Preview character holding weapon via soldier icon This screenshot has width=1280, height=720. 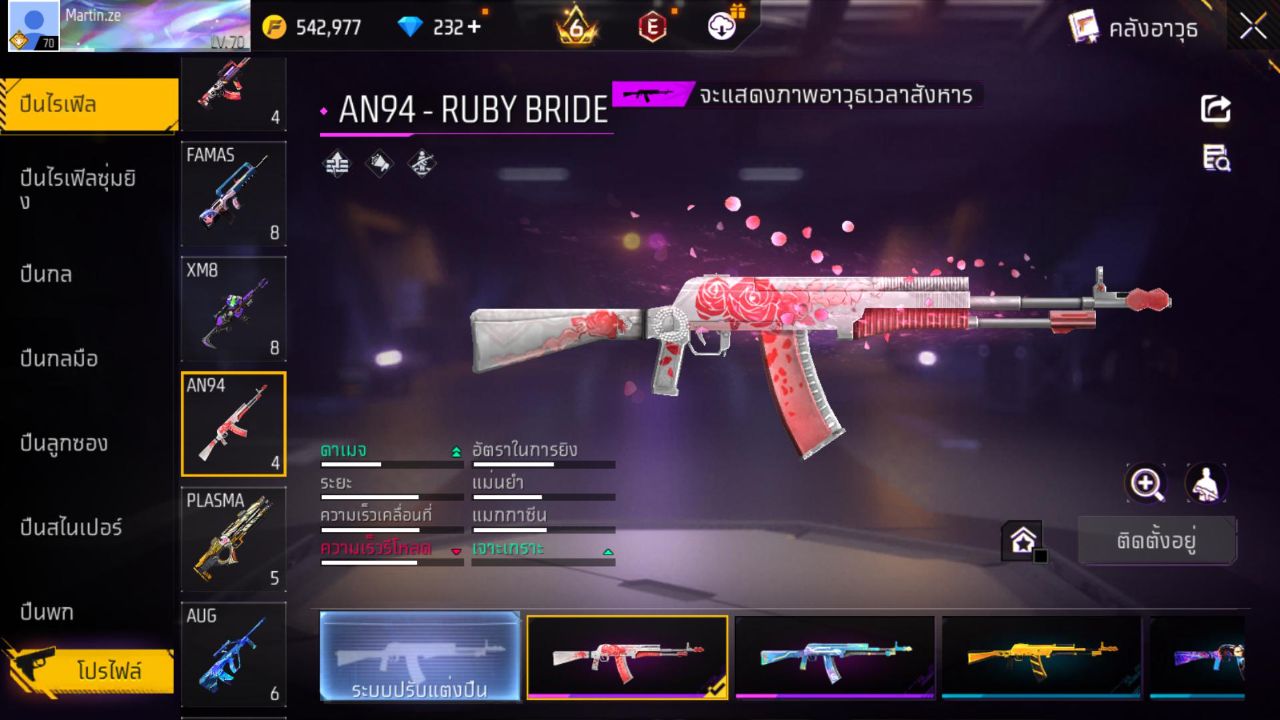pos(1206,483)
